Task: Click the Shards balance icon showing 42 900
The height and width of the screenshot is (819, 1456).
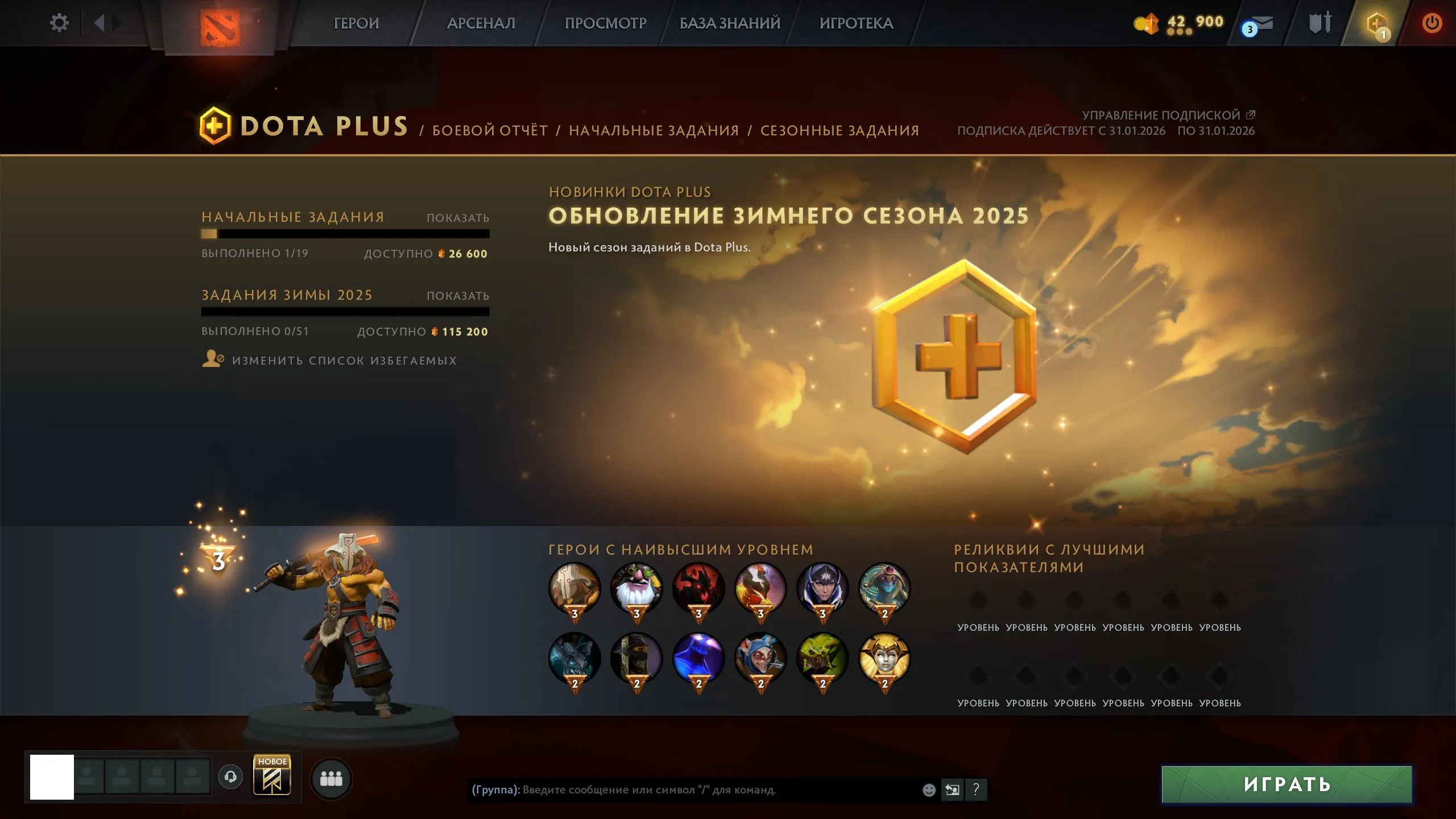Action: (x=1147, y=23)
